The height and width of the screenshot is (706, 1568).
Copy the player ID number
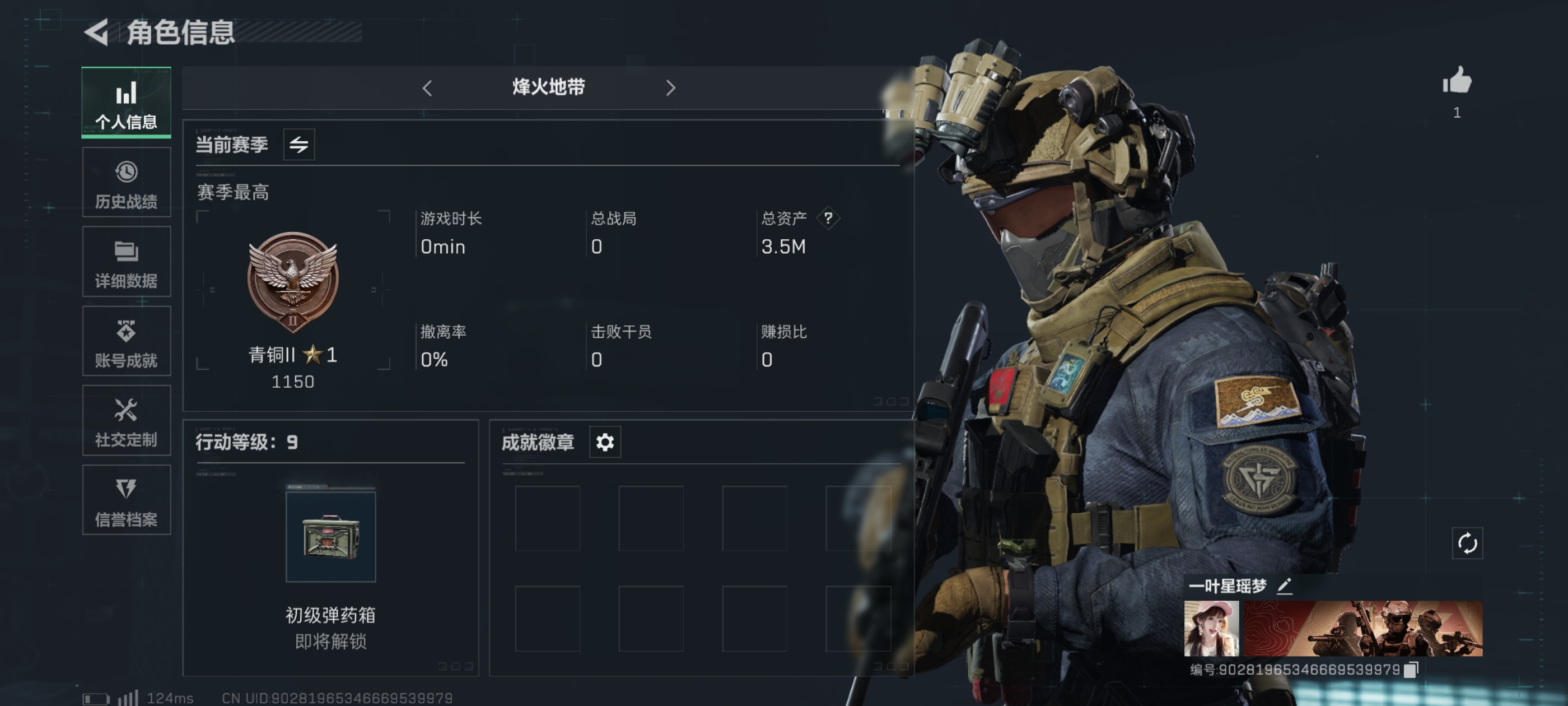coord(1411,670)
